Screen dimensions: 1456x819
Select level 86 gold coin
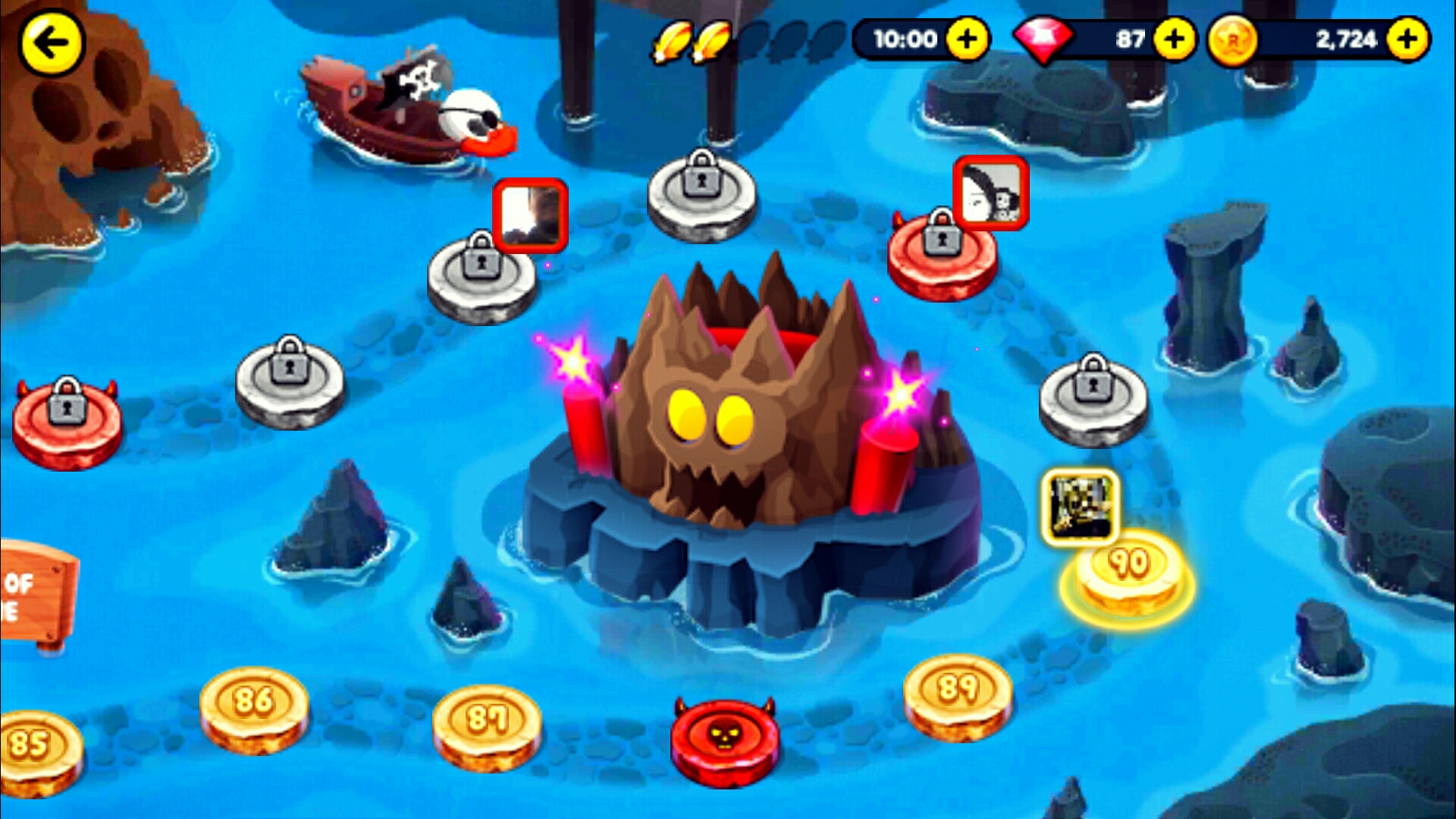pos(254,708)
